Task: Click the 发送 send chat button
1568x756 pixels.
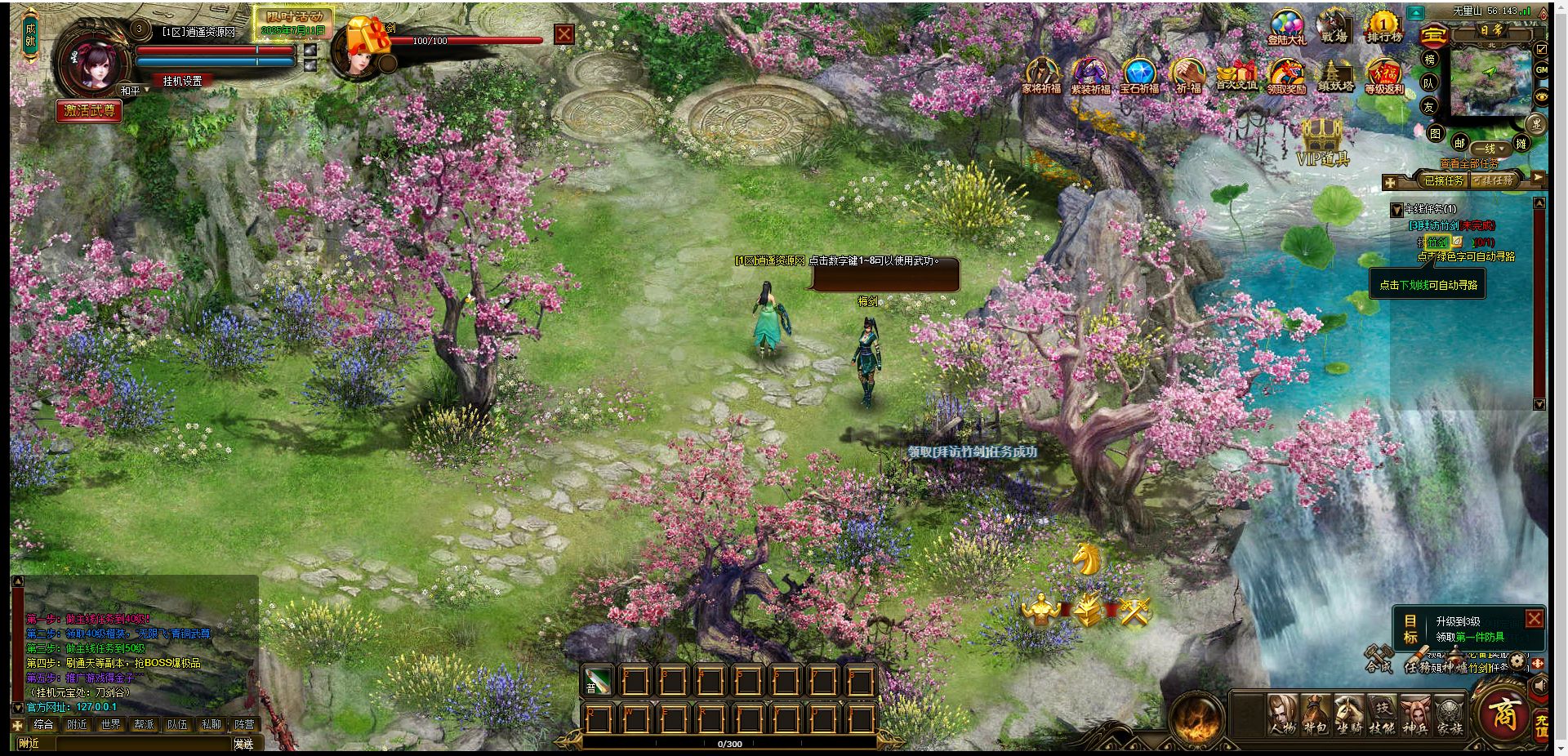Action: click(x=243, y=744)
